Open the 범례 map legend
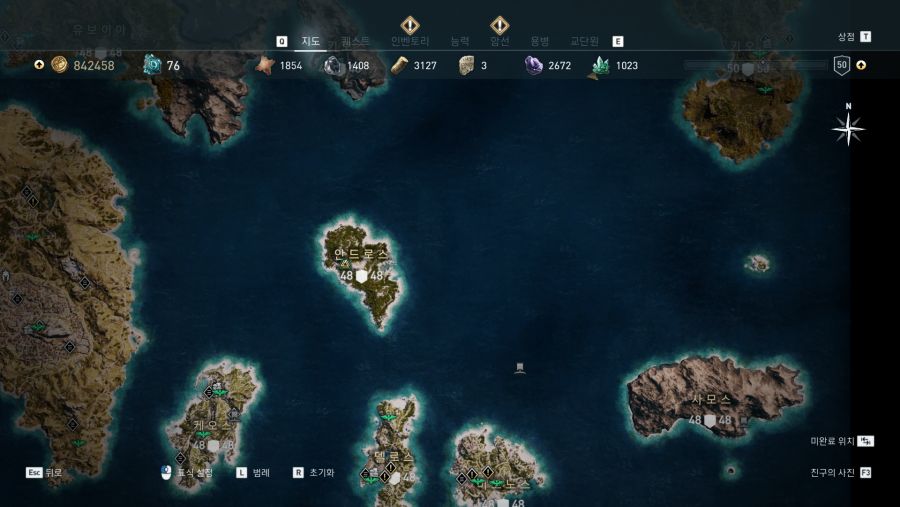Viewport: 900px width, 507px height. [x=260, y=471]
